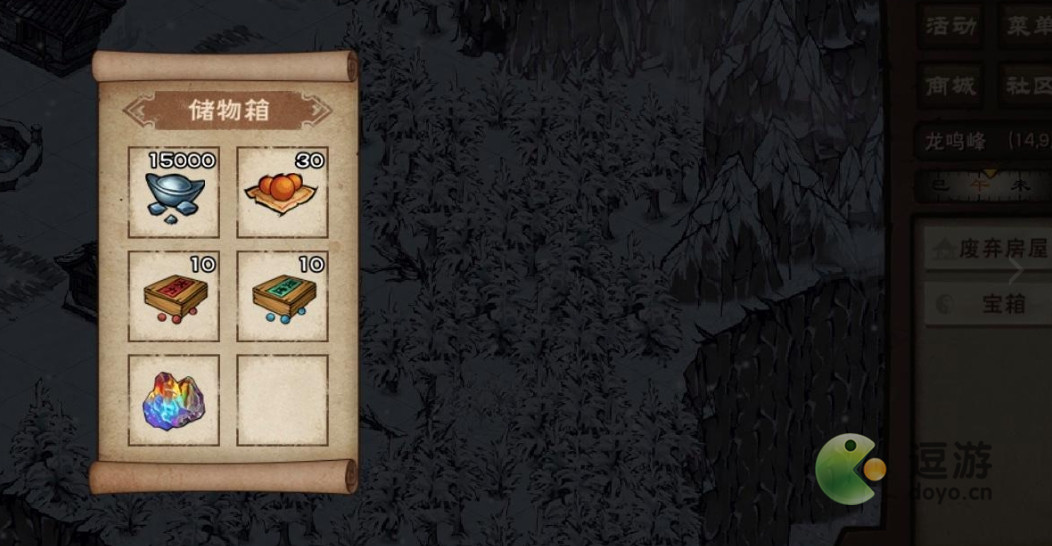Open the 商城 shop
The image size is (1052, 546).
point(950,85)
